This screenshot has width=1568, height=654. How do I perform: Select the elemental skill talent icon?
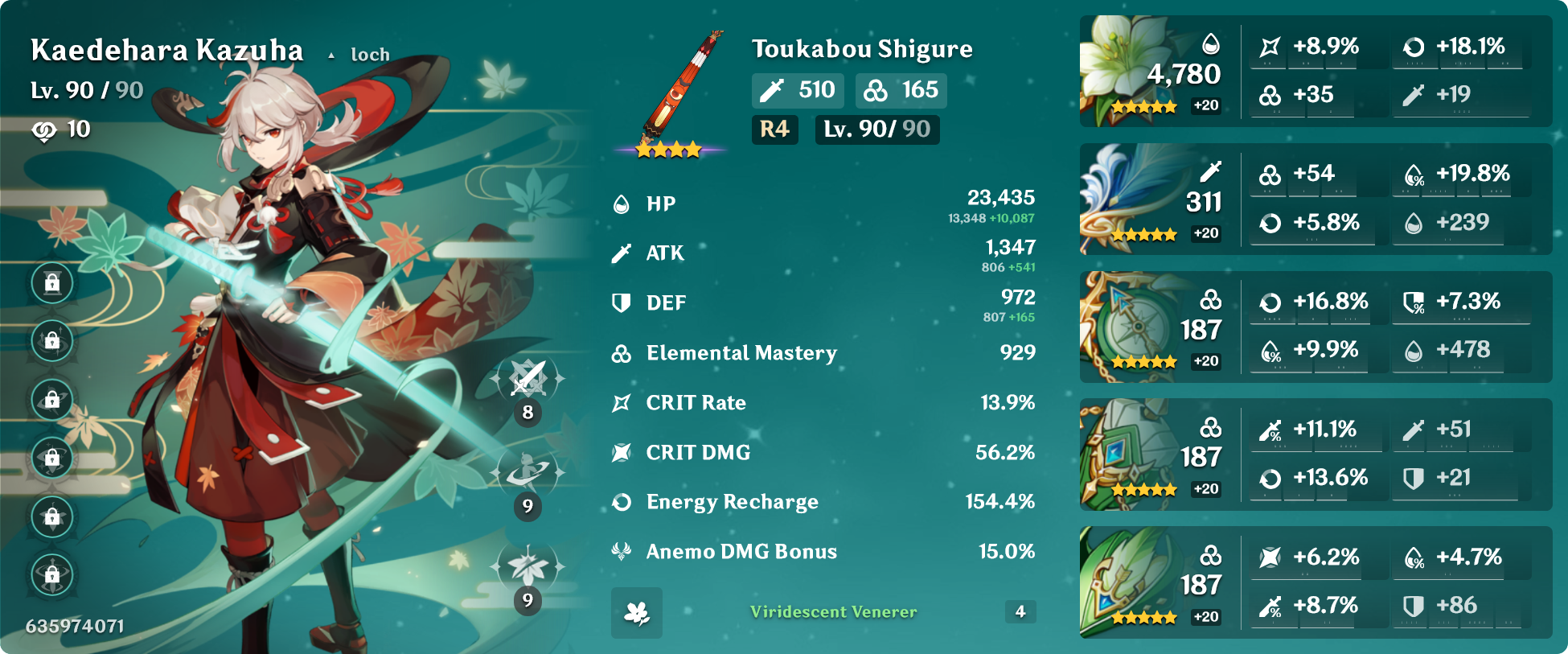pos(527,473)
